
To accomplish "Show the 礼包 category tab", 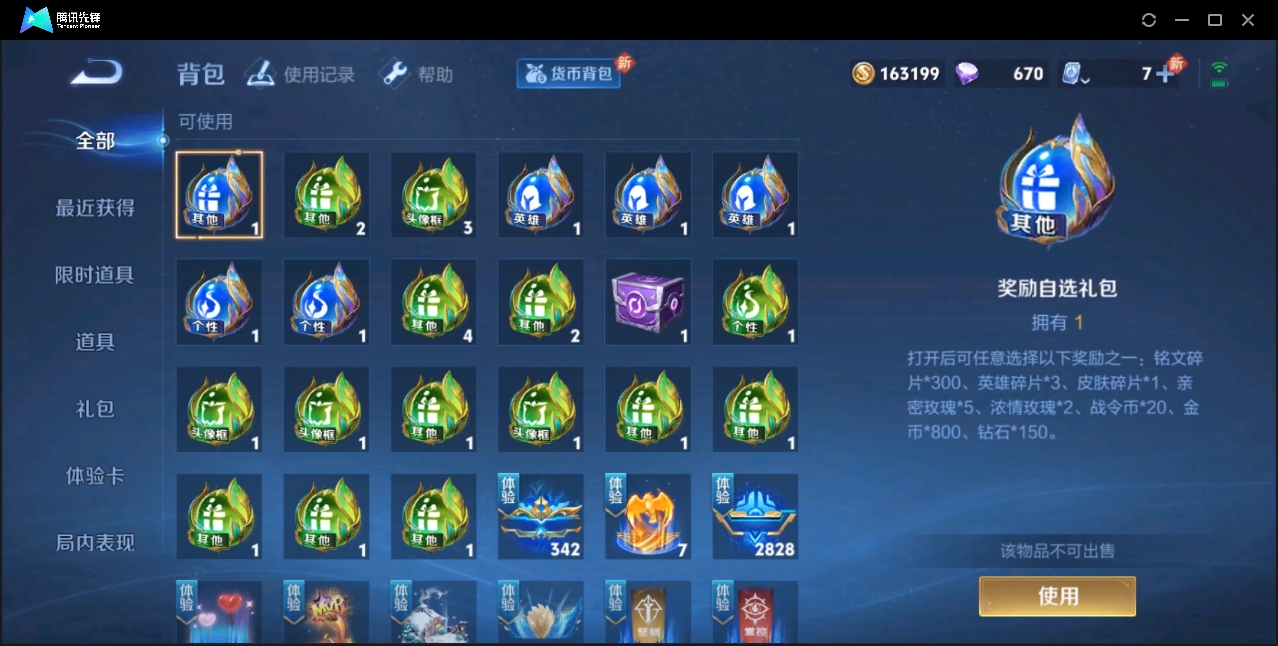I will [x=95, y=409].
